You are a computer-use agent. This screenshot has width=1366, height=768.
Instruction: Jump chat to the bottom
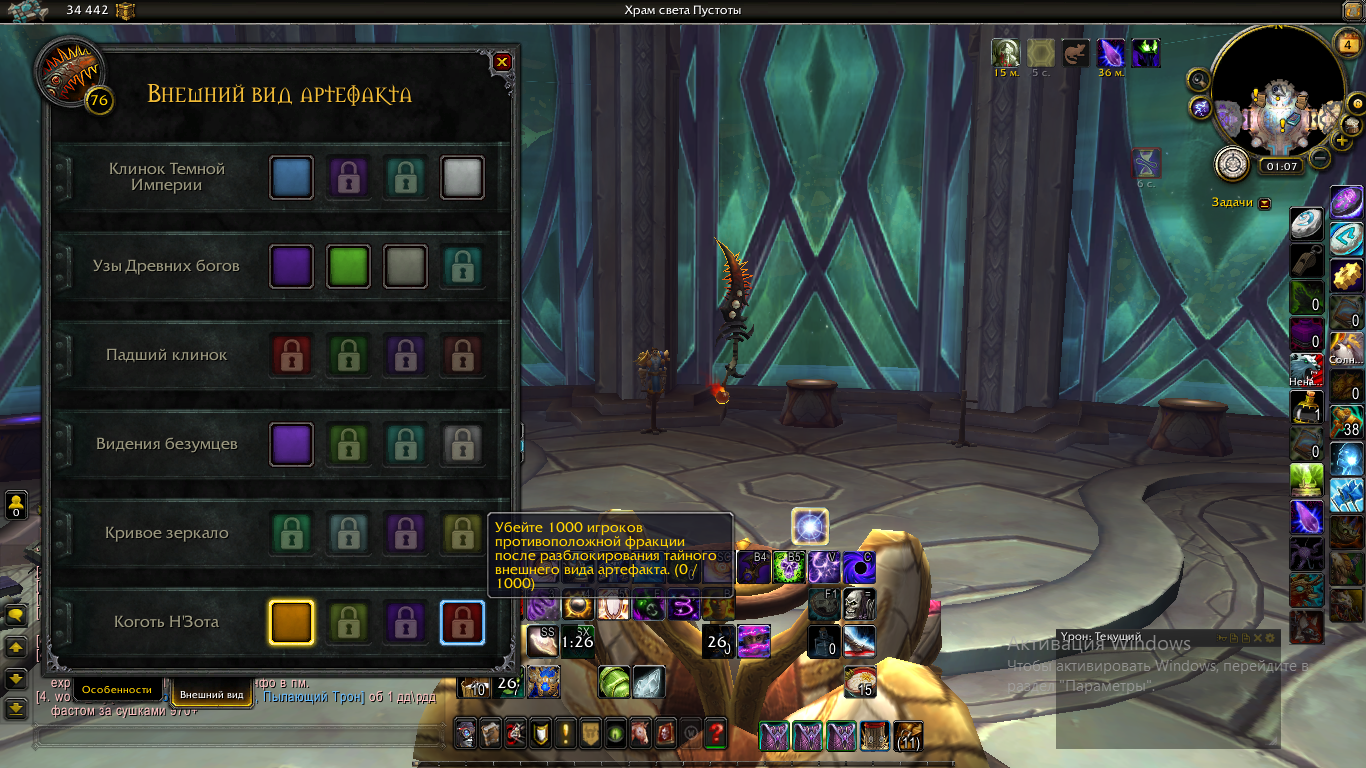click(16, 709)
